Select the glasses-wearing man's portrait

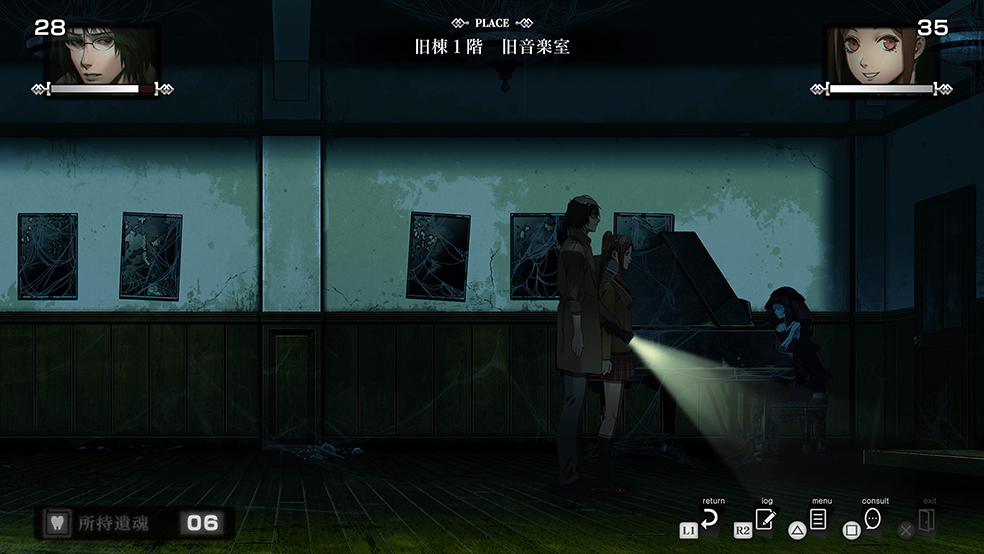(103, 55)
